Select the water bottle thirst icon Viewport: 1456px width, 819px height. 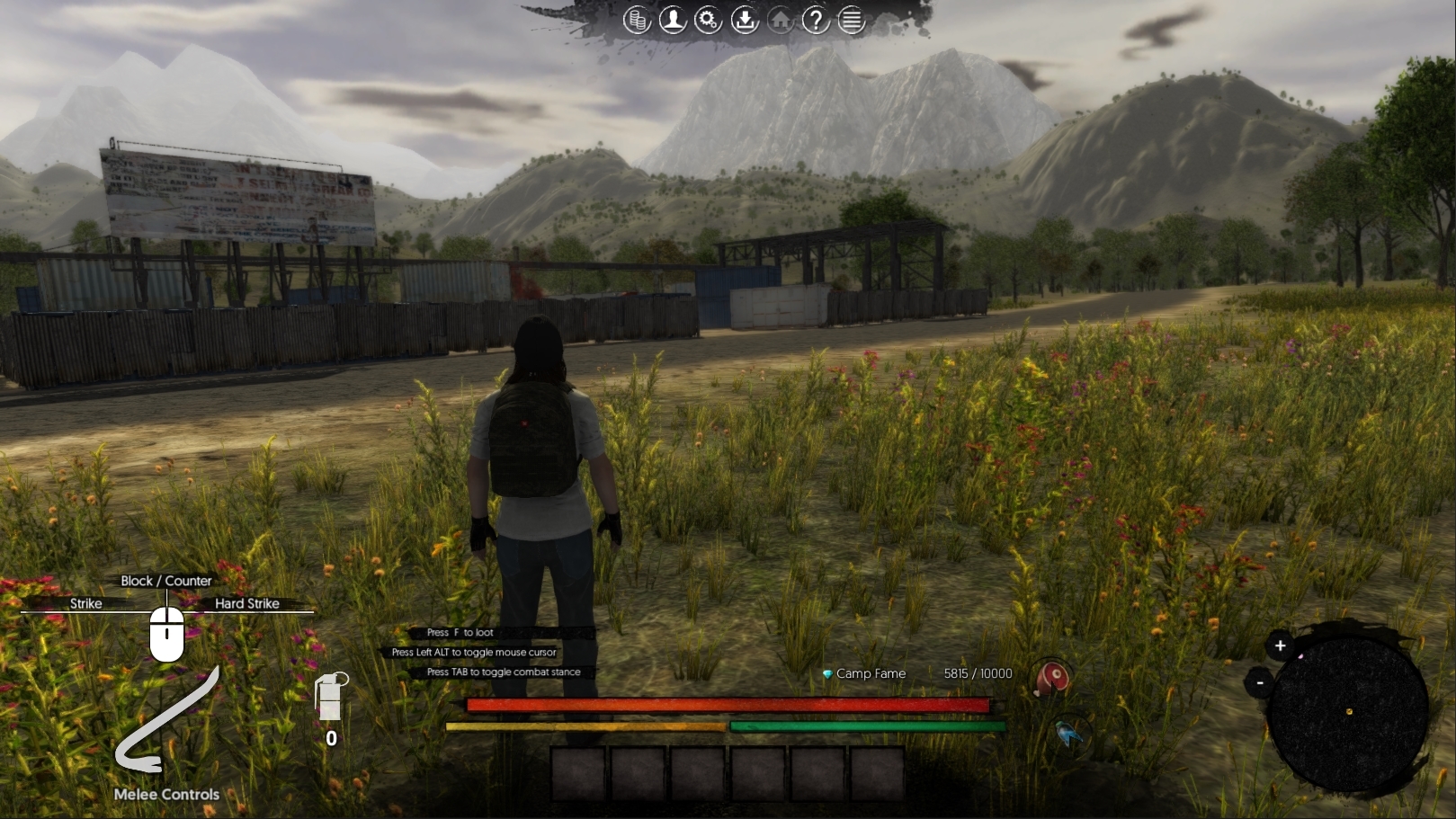point(1070,734)
